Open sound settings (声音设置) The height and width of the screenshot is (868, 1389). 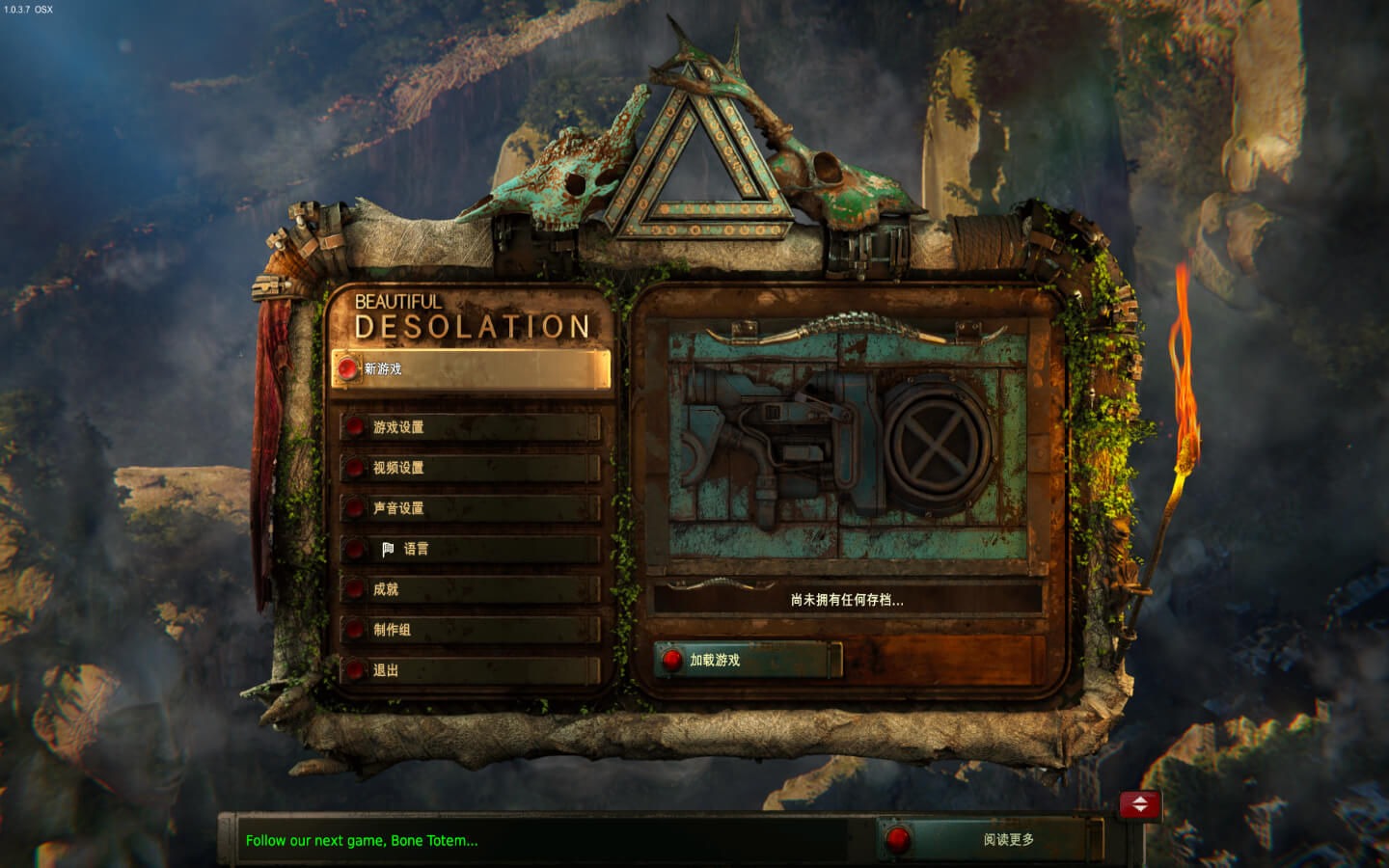click(471, 508)
